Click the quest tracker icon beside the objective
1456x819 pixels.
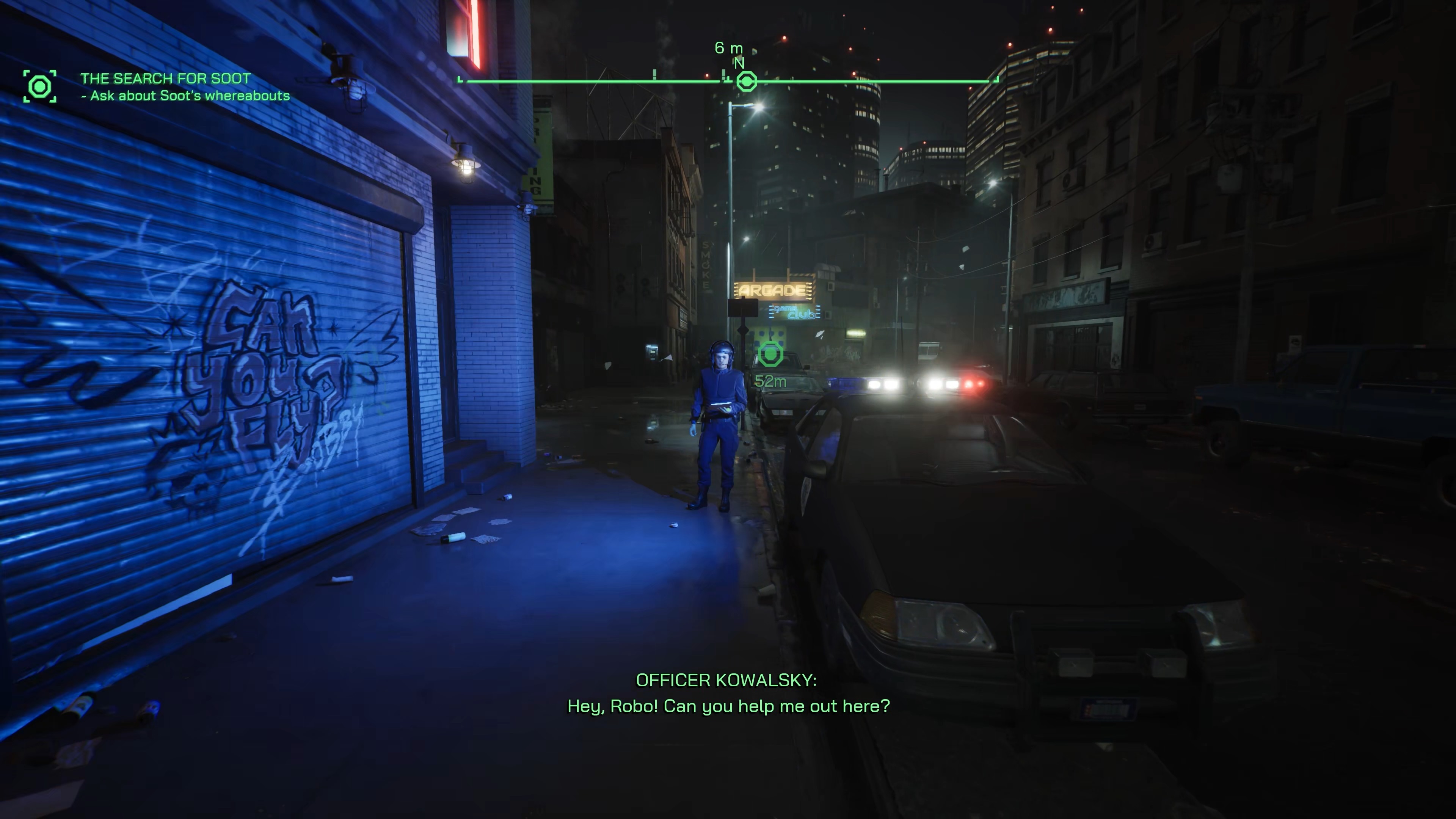pos(39,86)
